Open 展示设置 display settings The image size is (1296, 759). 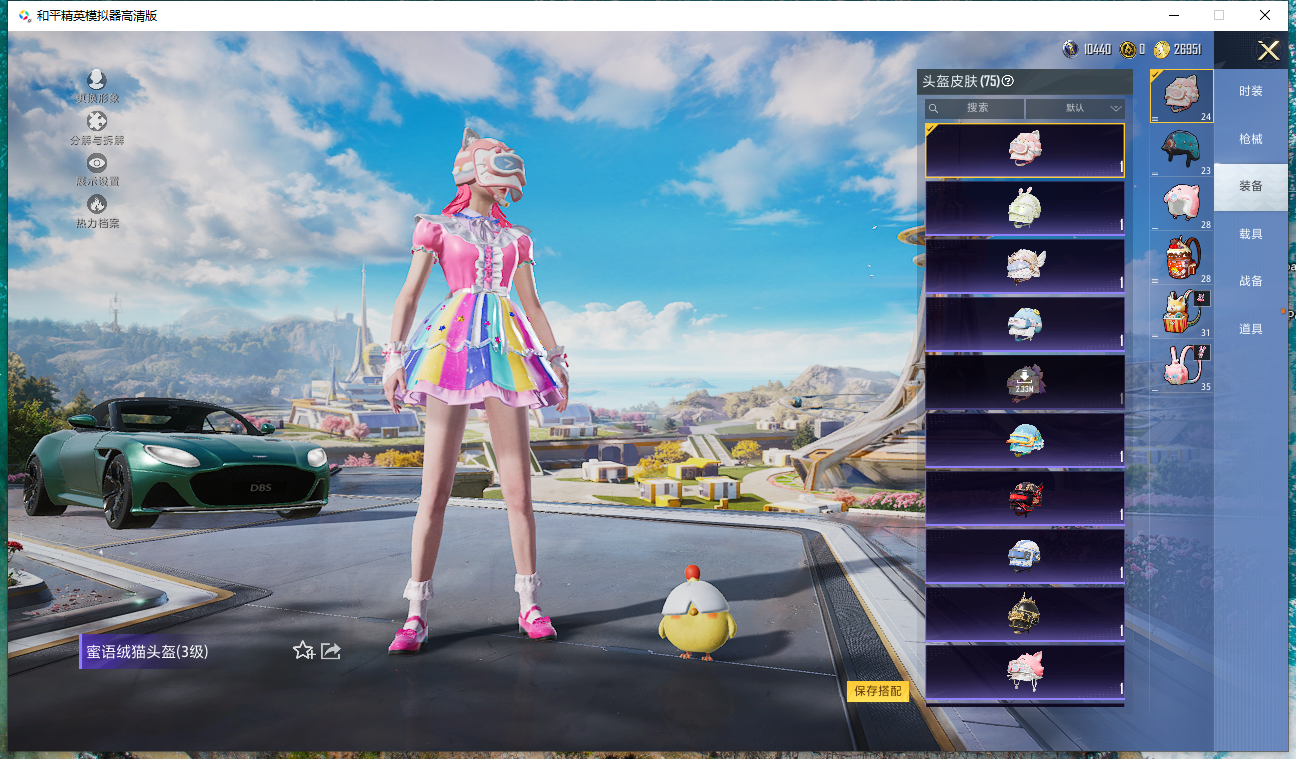(97, 169)
